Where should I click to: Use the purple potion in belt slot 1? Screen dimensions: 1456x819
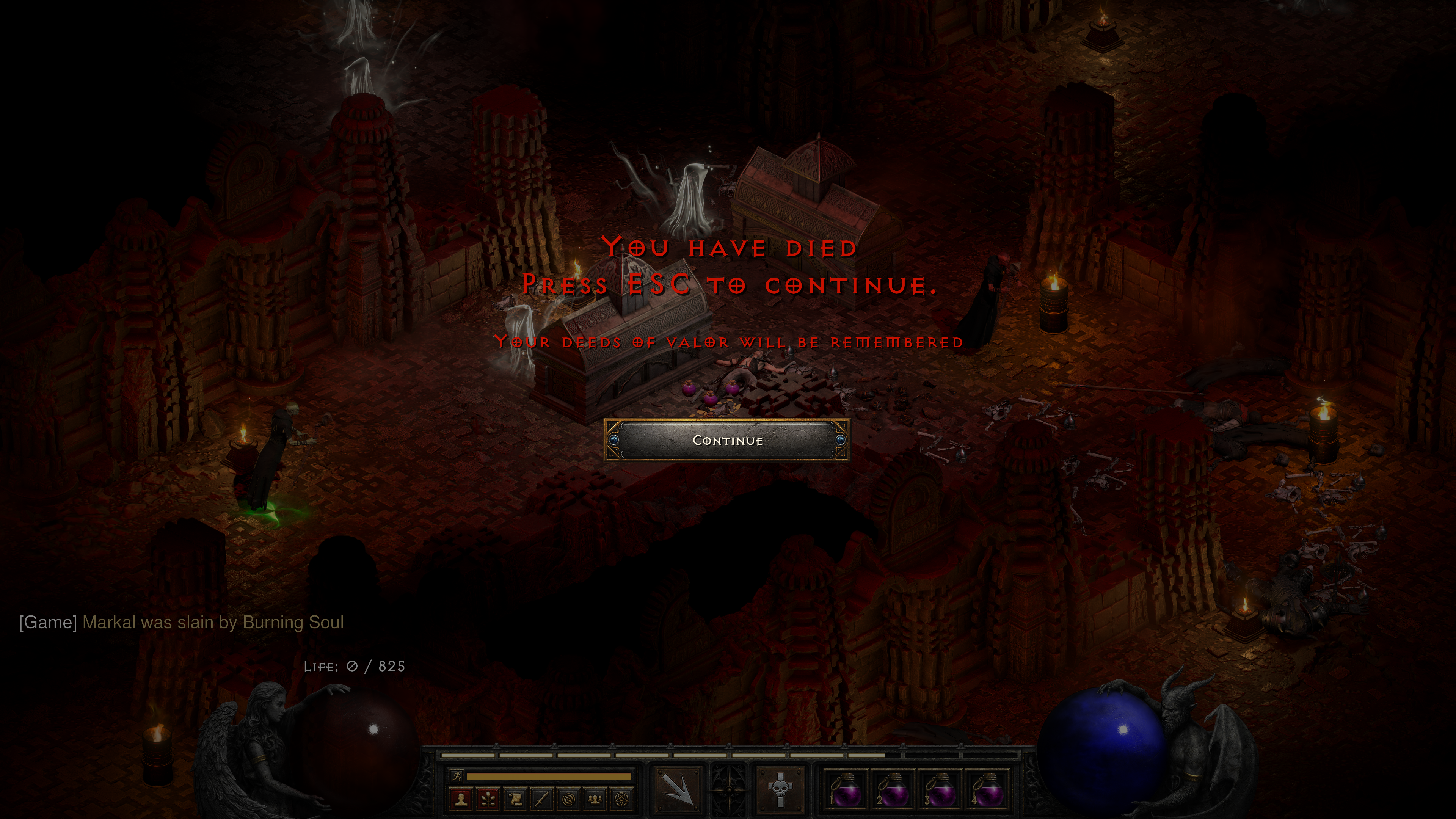pos(846,789)
